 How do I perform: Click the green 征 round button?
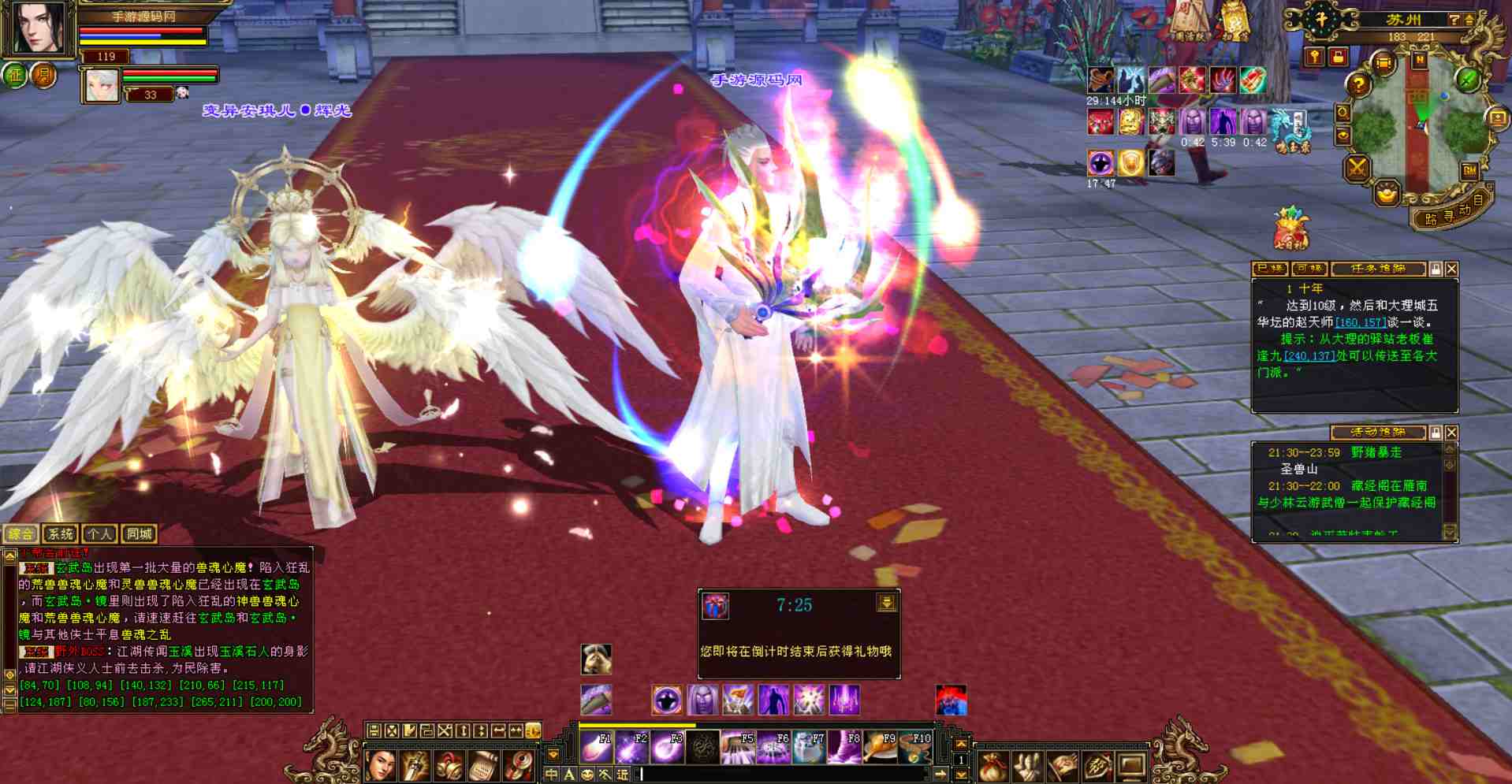[15, 76]
